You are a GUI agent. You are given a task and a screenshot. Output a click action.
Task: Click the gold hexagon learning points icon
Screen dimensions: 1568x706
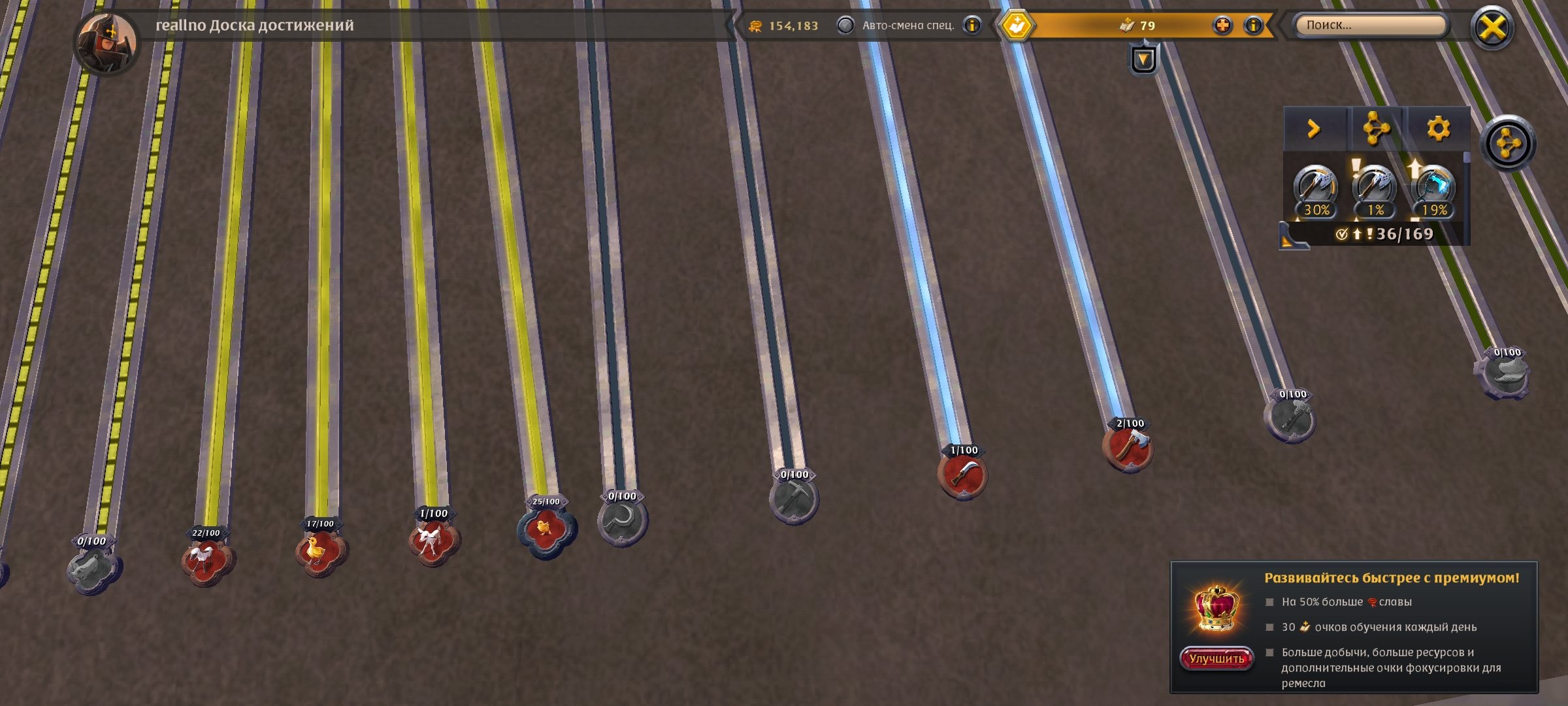tap(1017, 26)
